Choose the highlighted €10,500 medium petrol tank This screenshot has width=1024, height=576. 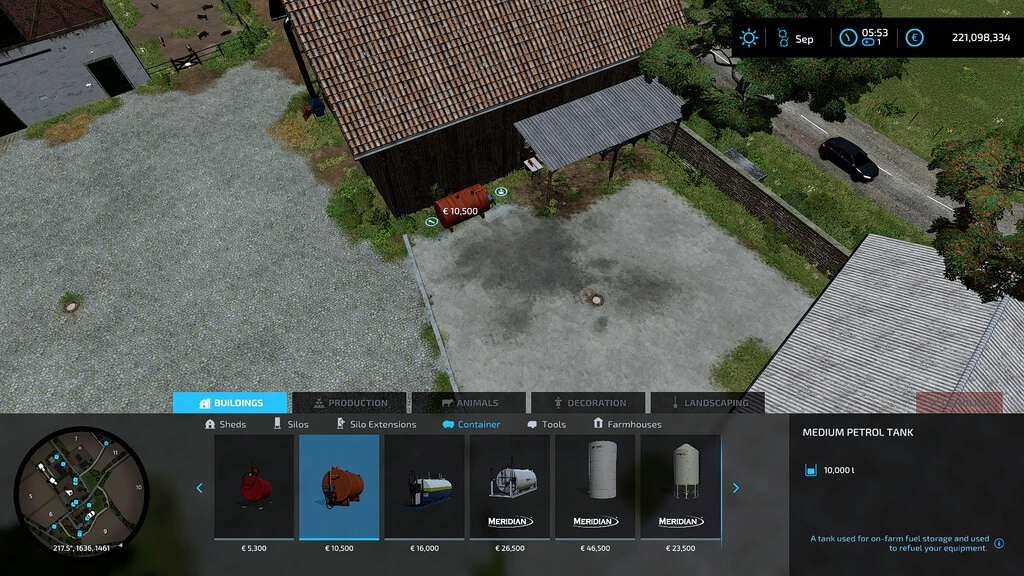[339, 487]
